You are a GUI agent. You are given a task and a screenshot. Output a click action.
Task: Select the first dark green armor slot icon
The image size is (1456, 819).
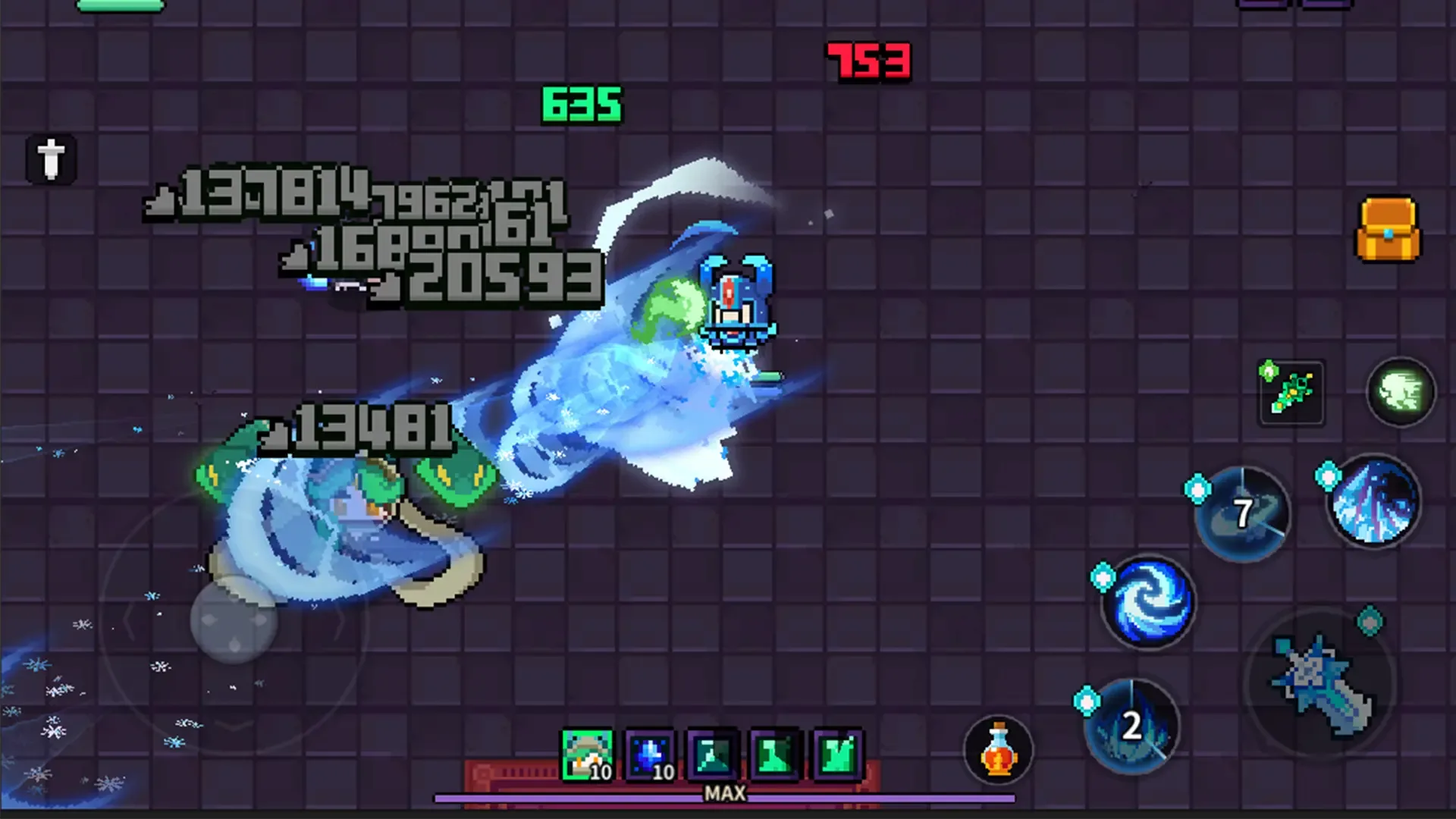711,752
